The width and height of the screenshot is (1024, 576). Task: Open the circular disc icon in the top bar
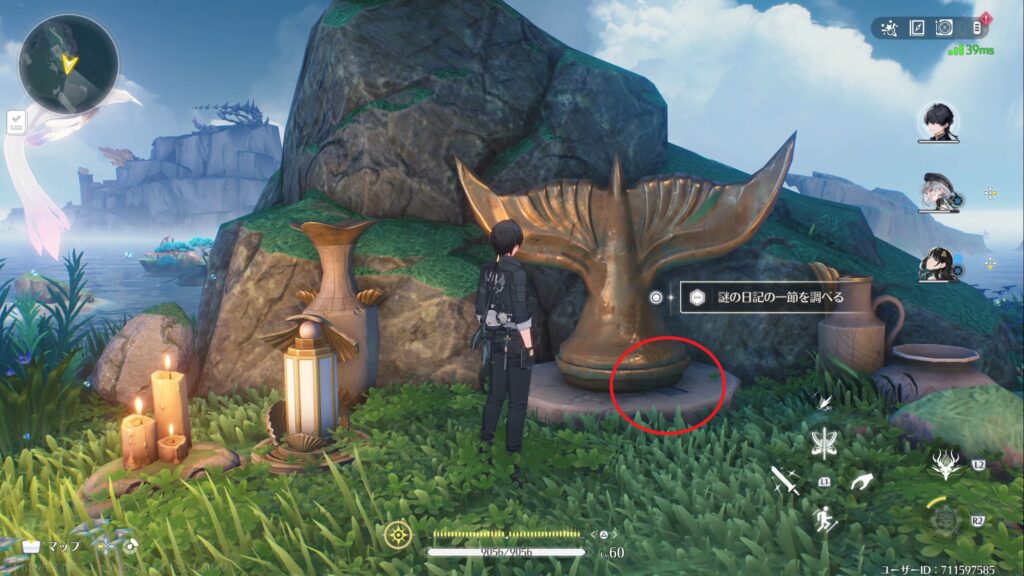[x=945, y=28]
